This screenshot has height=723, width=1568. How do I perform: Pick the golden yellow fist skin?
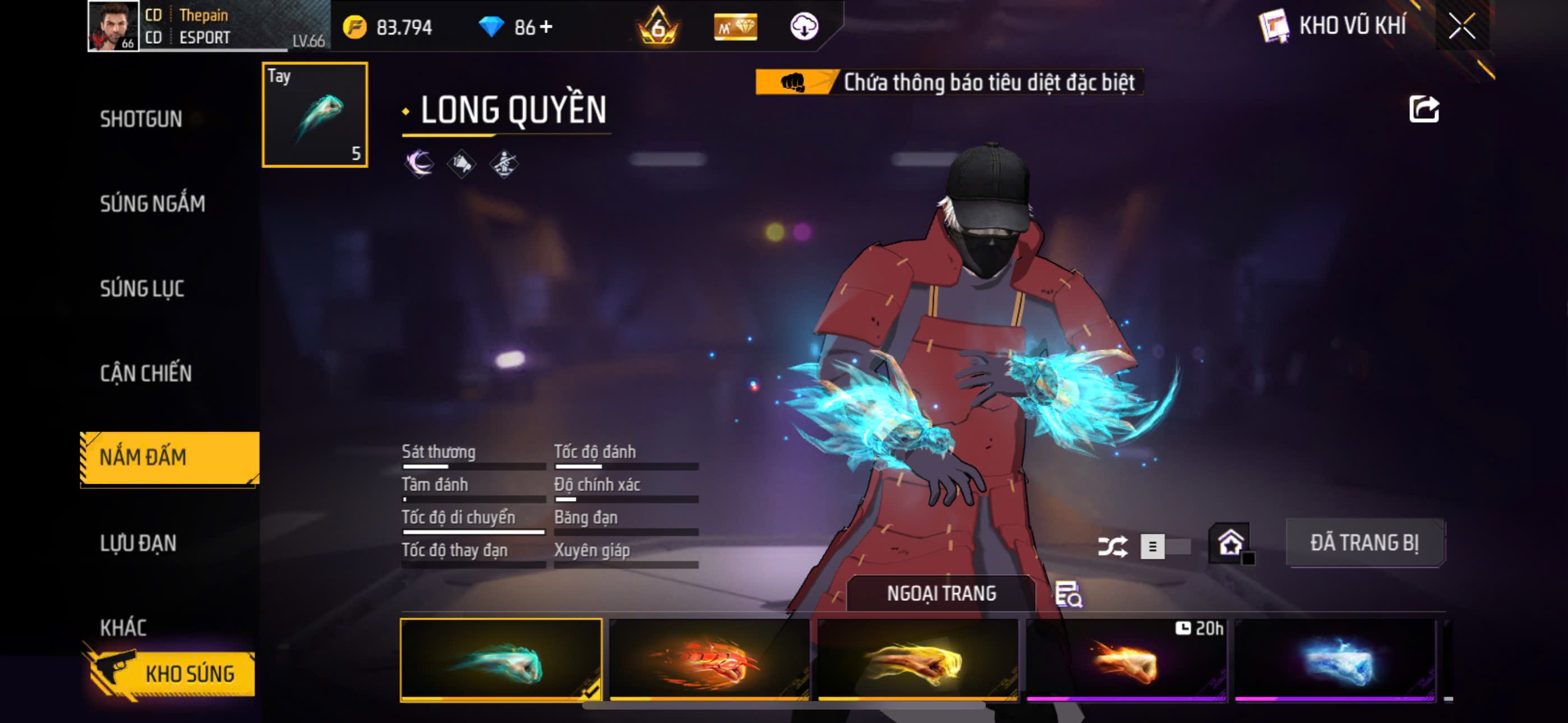point(918,660)
